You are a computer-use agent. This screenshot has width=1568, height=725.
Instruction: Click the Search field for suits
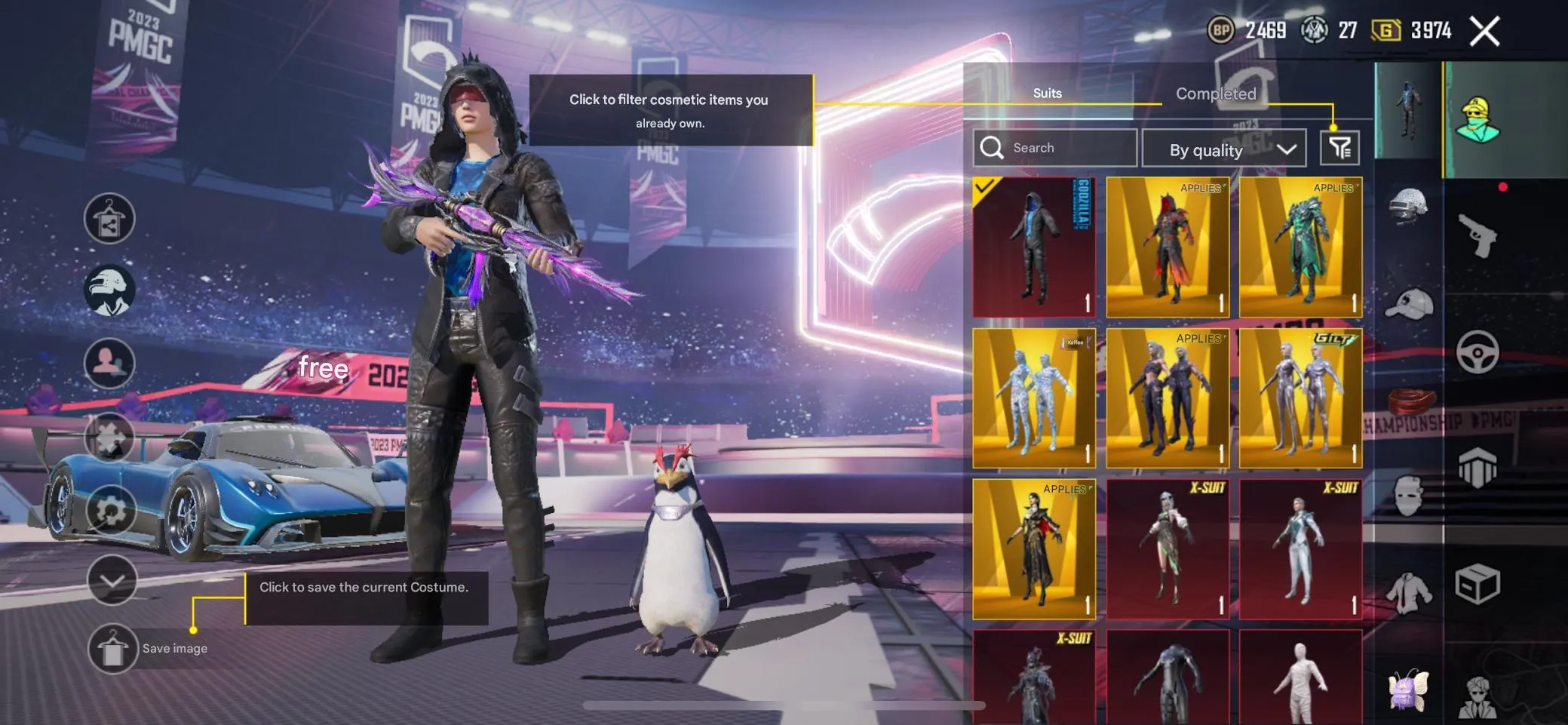1056,148
